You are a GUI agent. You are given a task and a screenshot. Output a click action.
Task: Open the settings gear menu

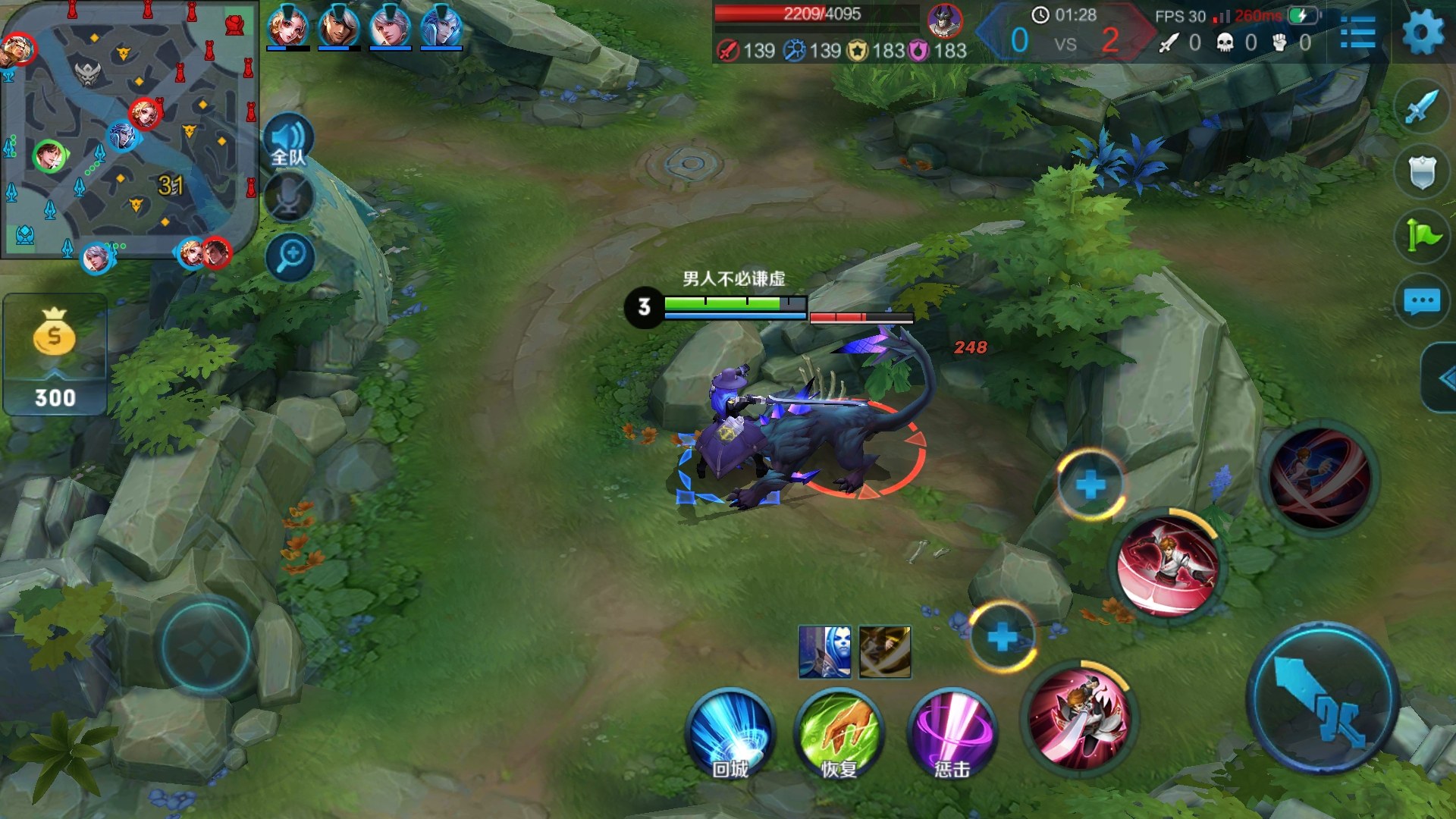coord(1423,33)
